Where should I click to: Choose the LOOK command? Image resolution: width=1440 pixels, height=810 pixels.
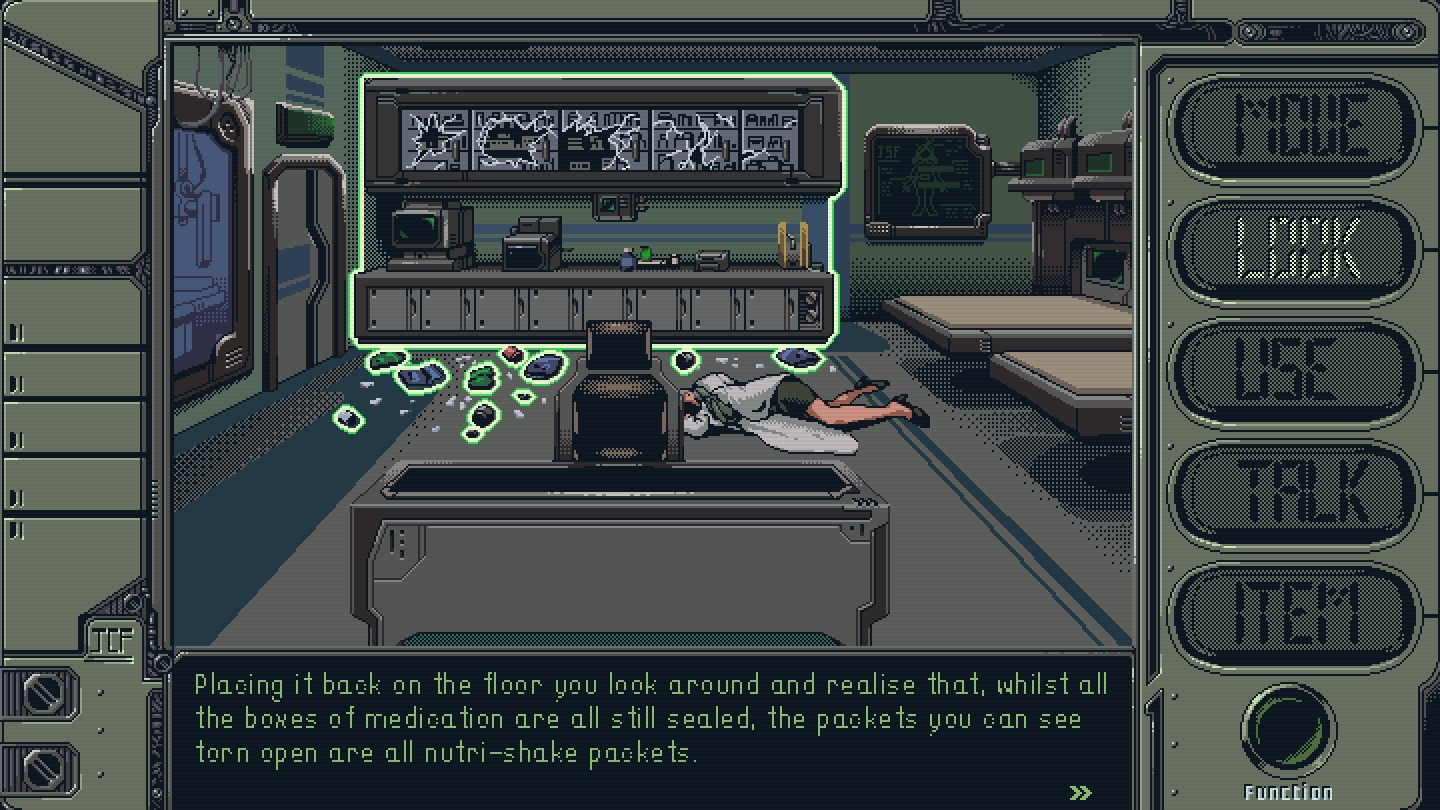(1295, 251)
